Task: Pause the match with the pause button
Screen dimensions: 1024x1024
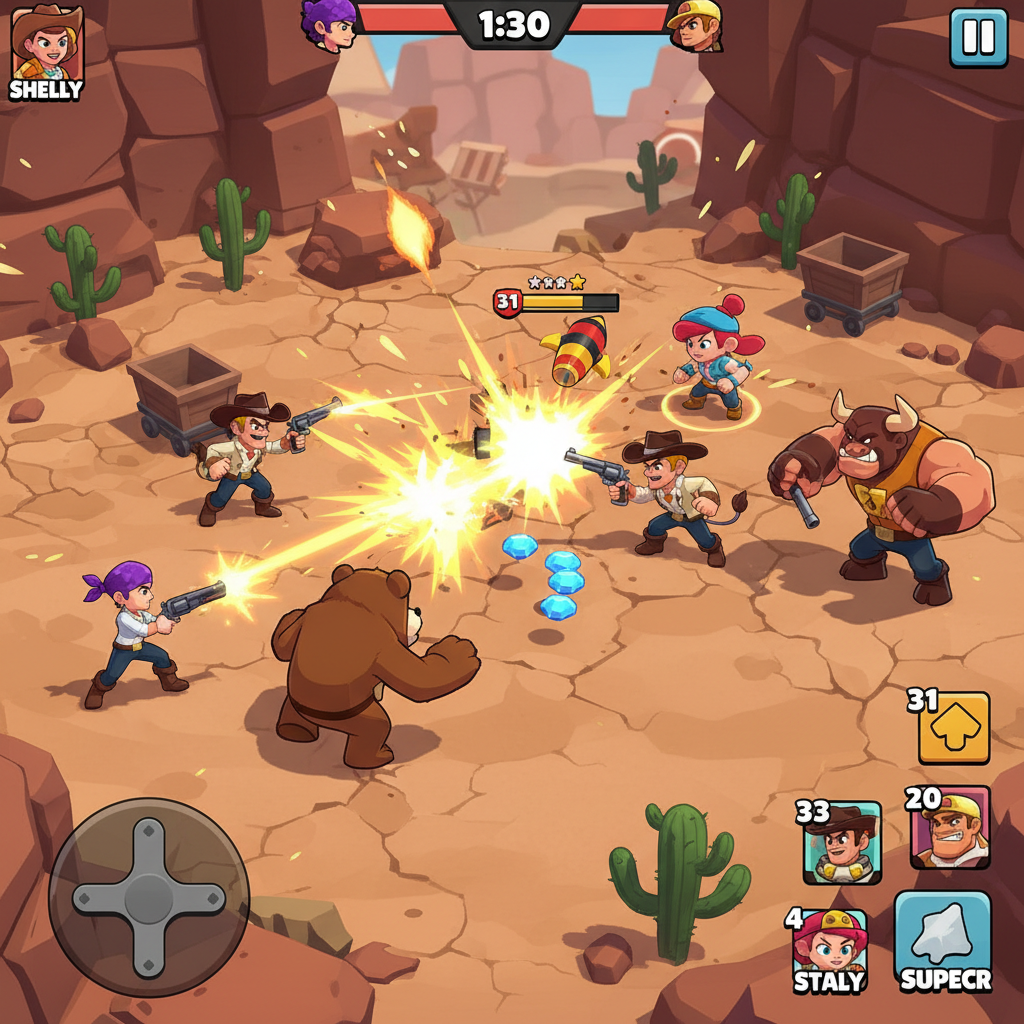Action: click(x=978, y=38)
